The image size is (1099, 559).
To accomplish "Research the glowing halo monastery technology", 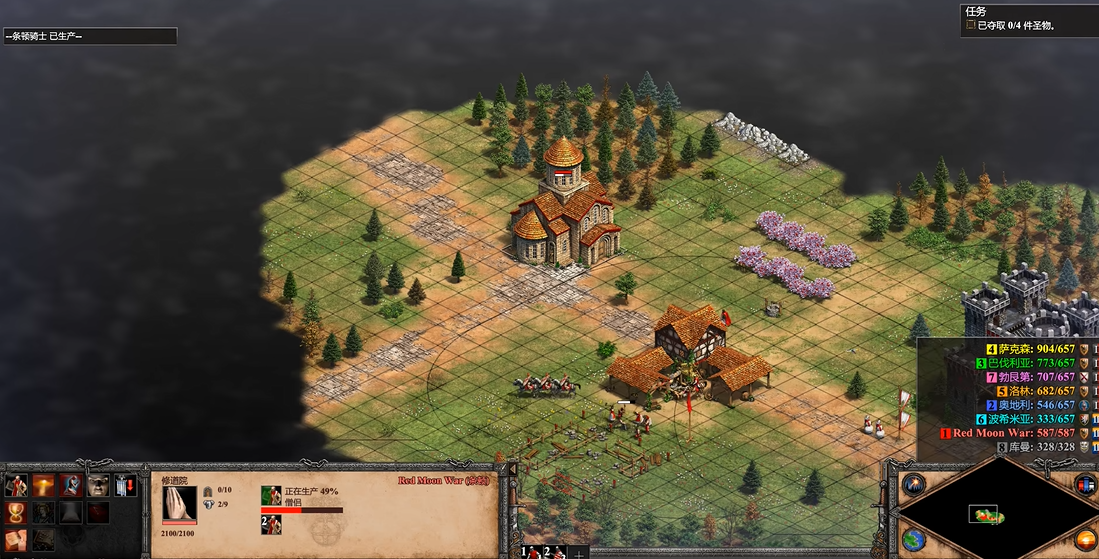I will point(44,486).
